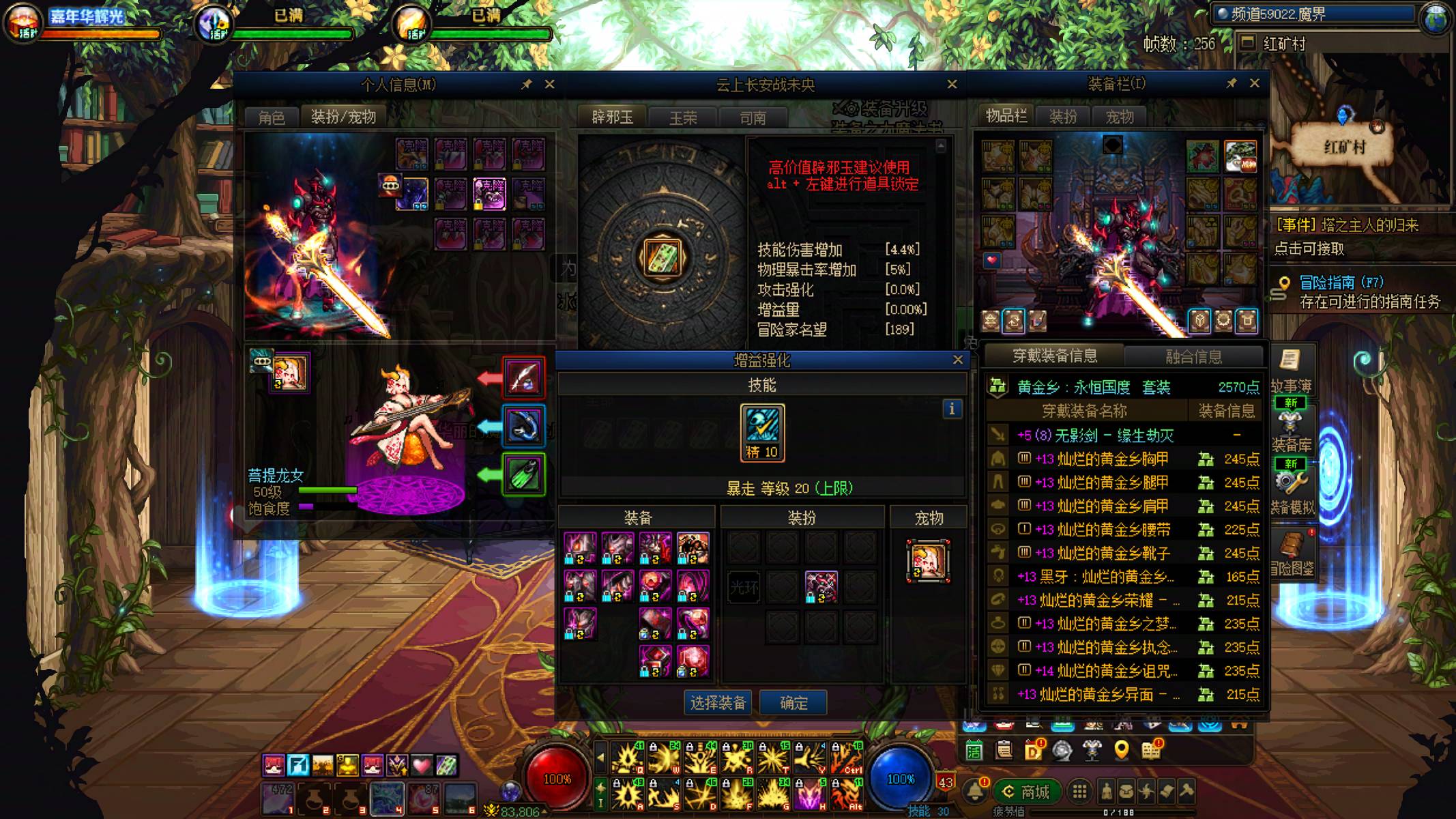This screenshot has width=1456, height=819.
Task: Click the blue info button
Action: point(952,409)
